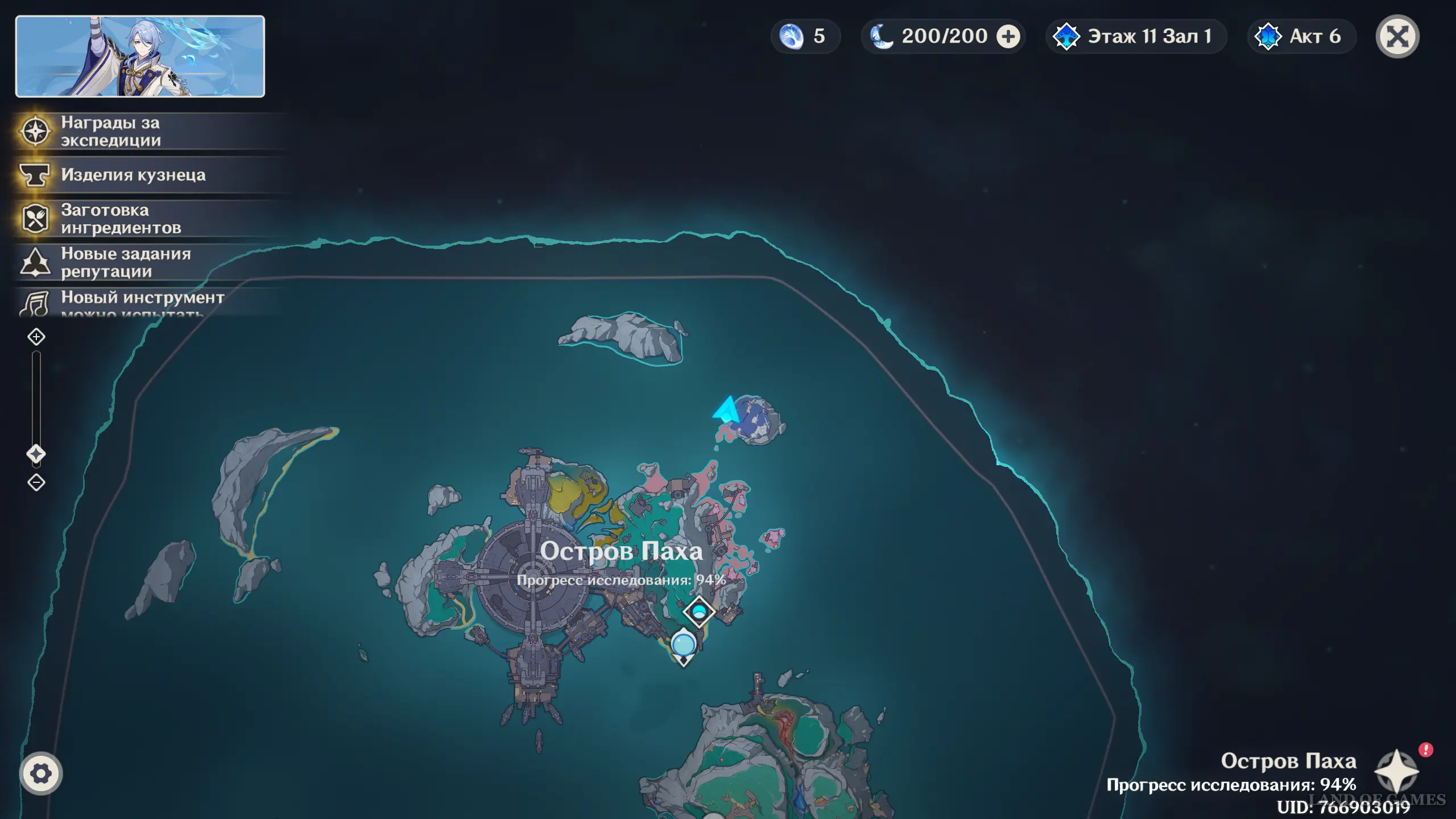
Task: Open the map settings gear
Action: point(40,773)
